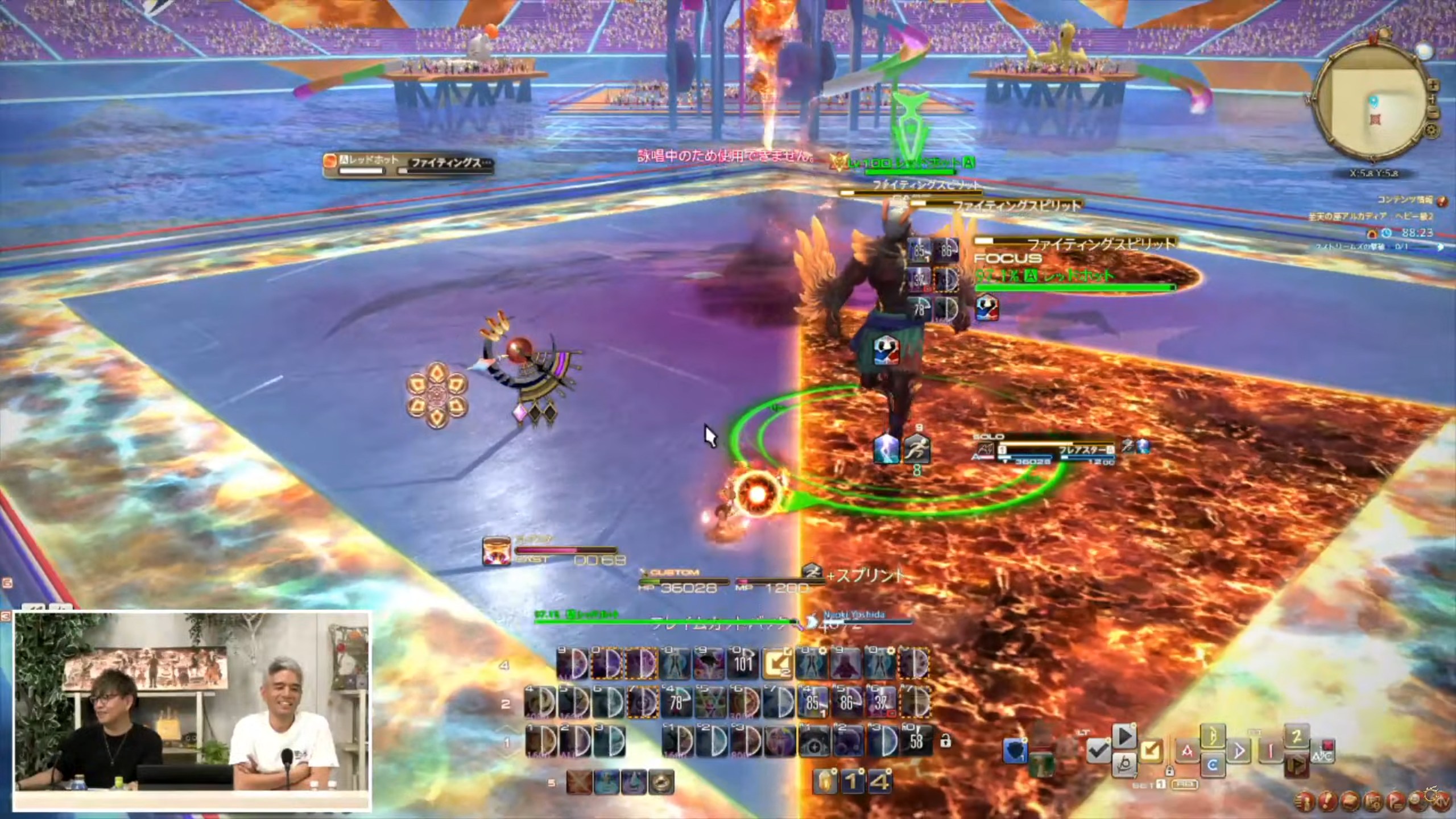Place waymark A from the marker panel
The image size is (1456, 819).
(x=1188, y=752)
